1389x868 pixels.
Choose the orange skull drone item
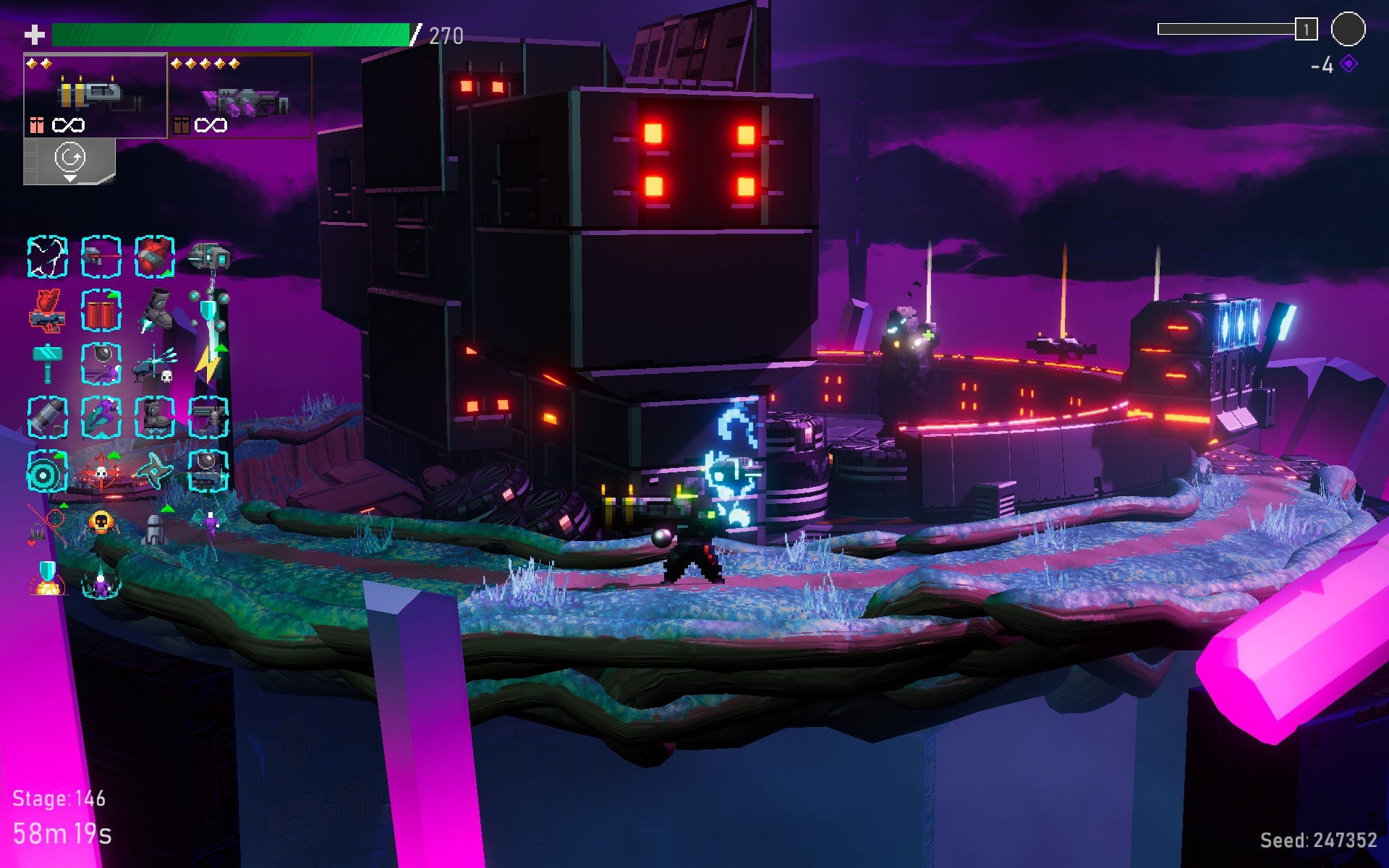[x=101, y=522]
